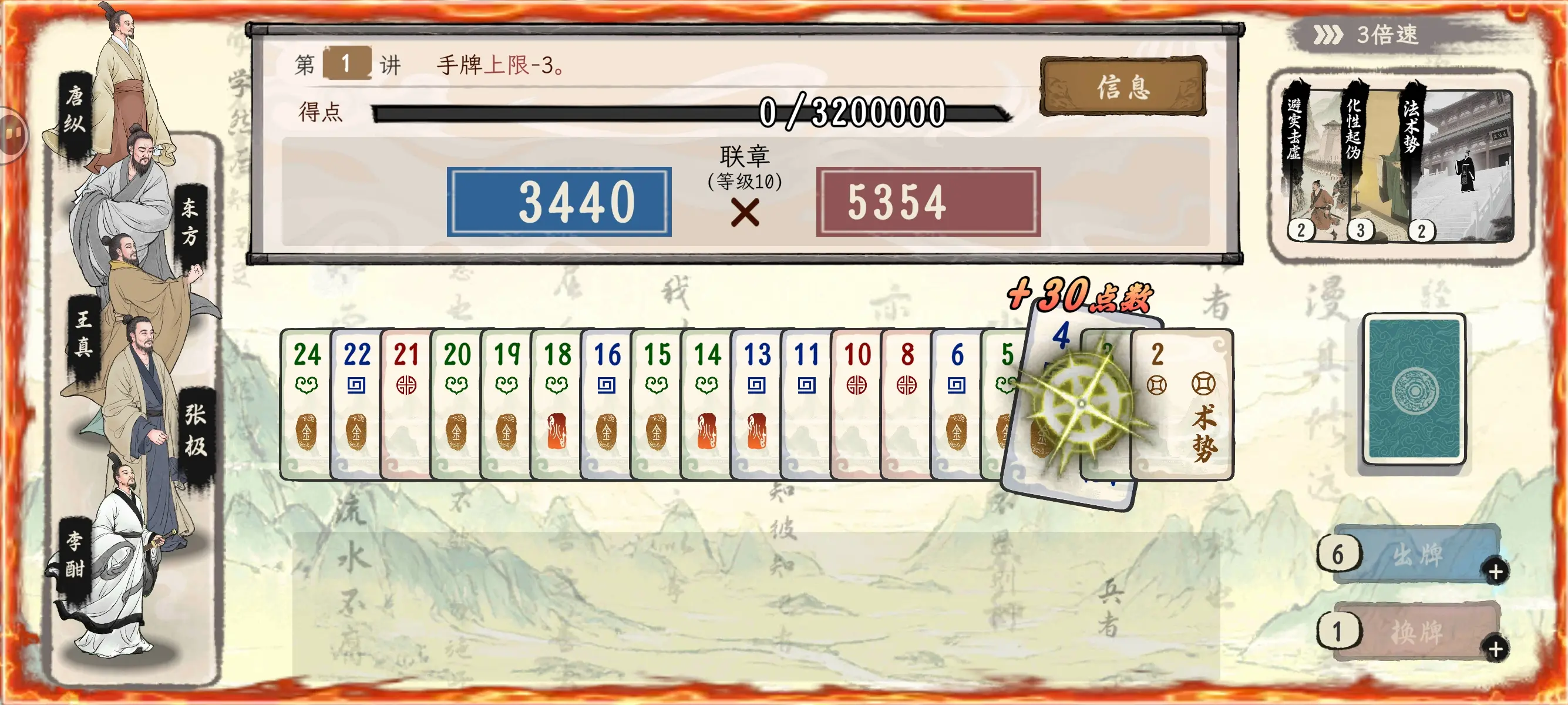The width and height of the screenshot is (1568, 705).
Task: Click the face-down draw pile
Action: pyautogui.click(x=1415, y=390)
